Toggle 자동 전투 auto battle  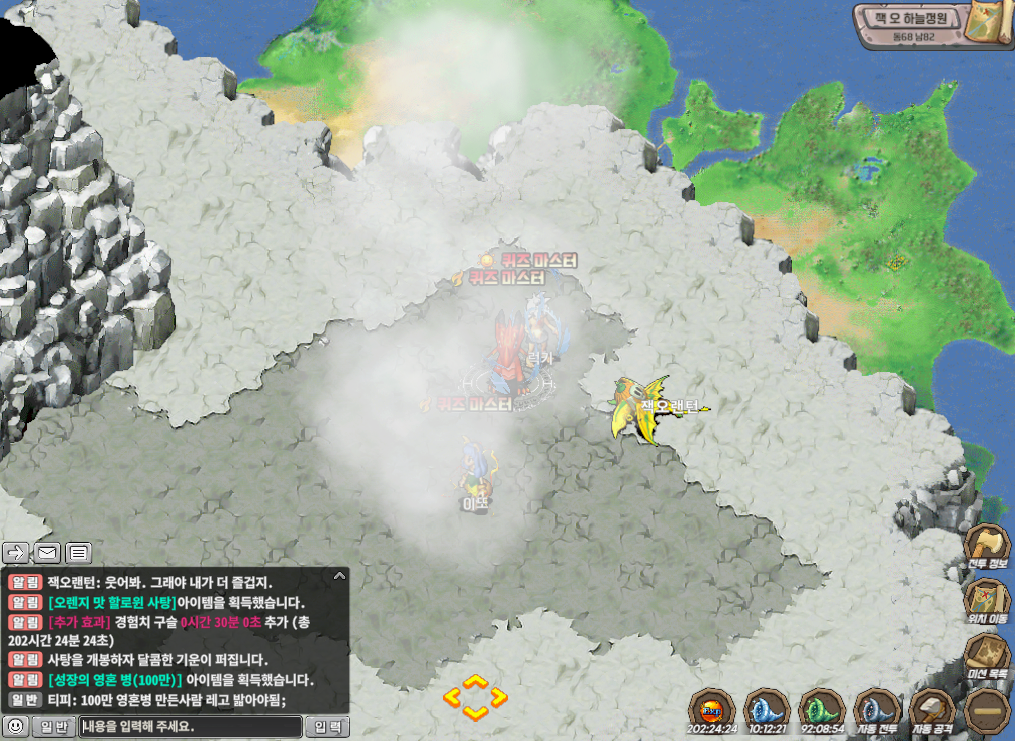(x=878, y=710)
